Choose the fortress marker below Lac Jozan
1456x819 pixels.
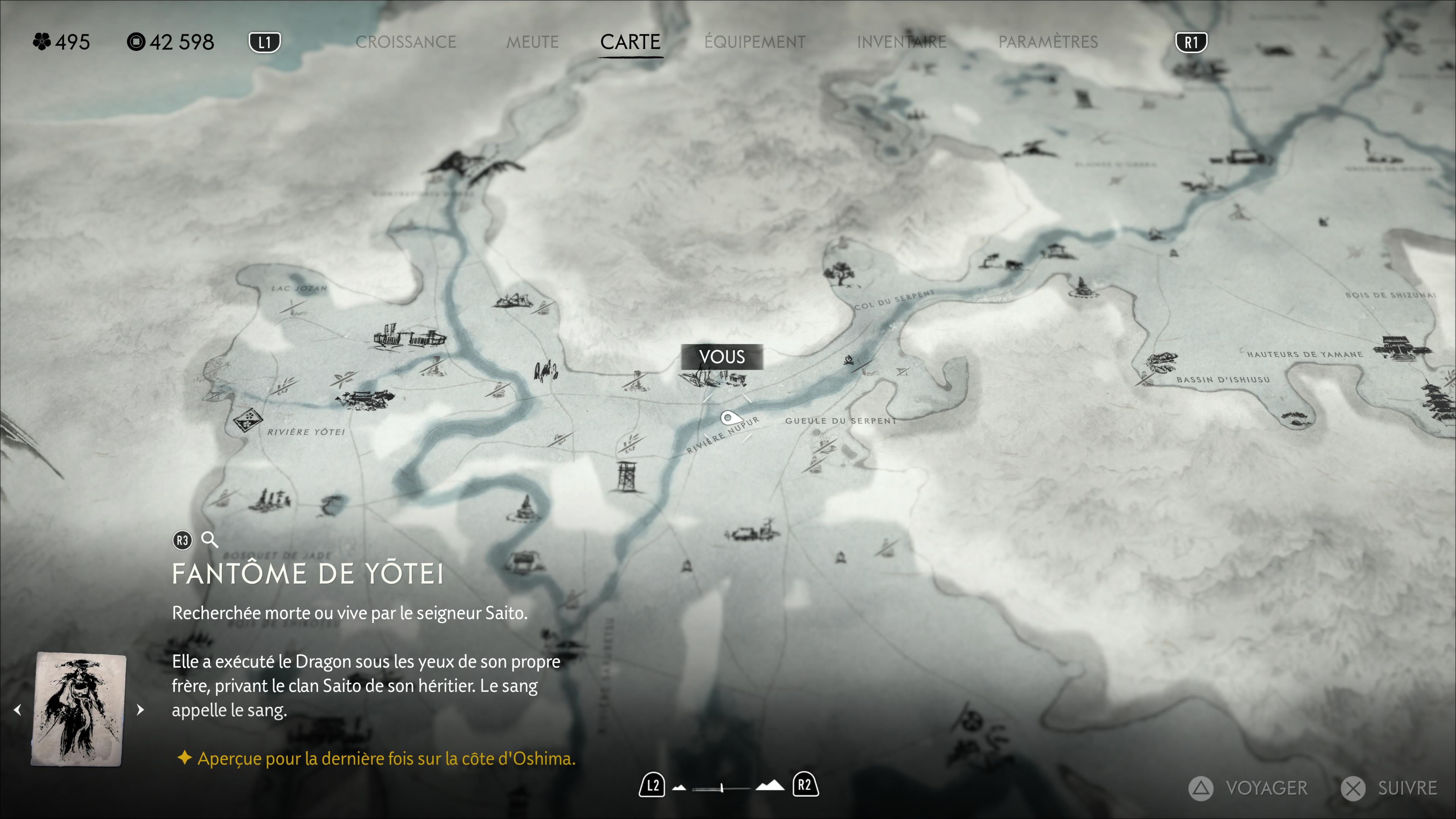coord(408,337)
